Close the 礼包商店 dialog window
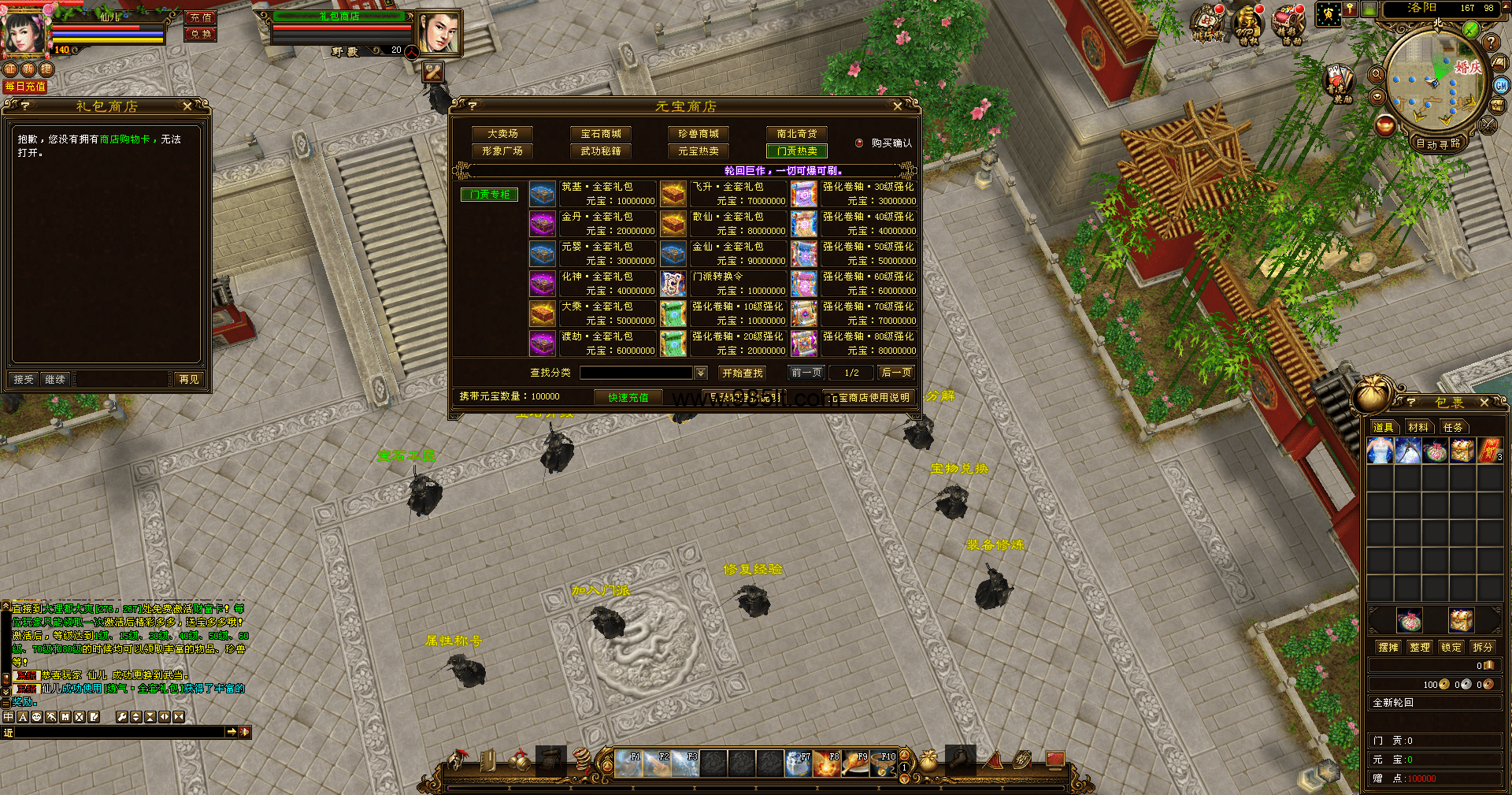The width and height of the screenshot is (1512, 795). pos(187,106)
